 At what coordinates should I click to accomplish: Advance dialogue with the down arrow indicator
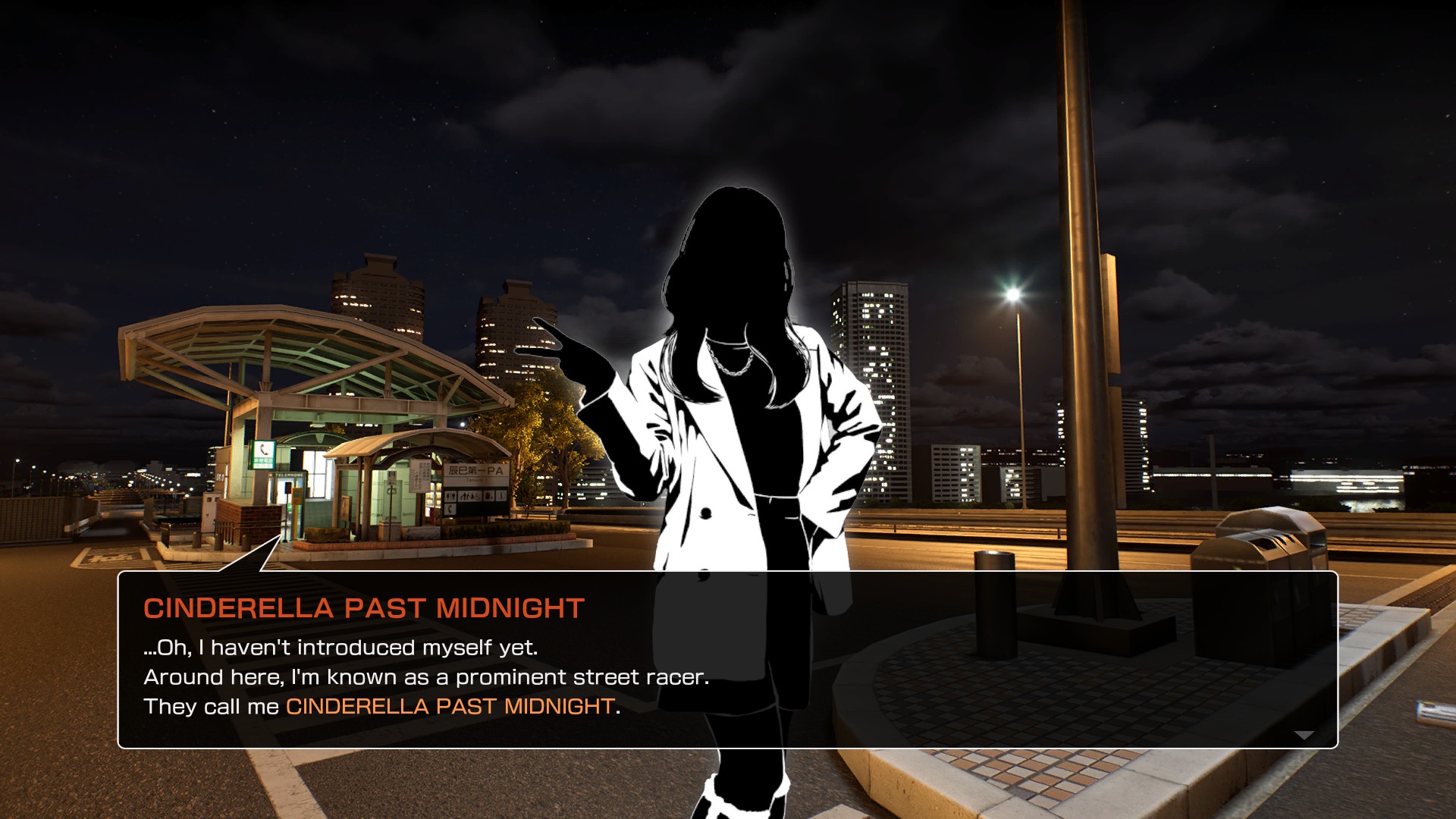pos(1304,735)
